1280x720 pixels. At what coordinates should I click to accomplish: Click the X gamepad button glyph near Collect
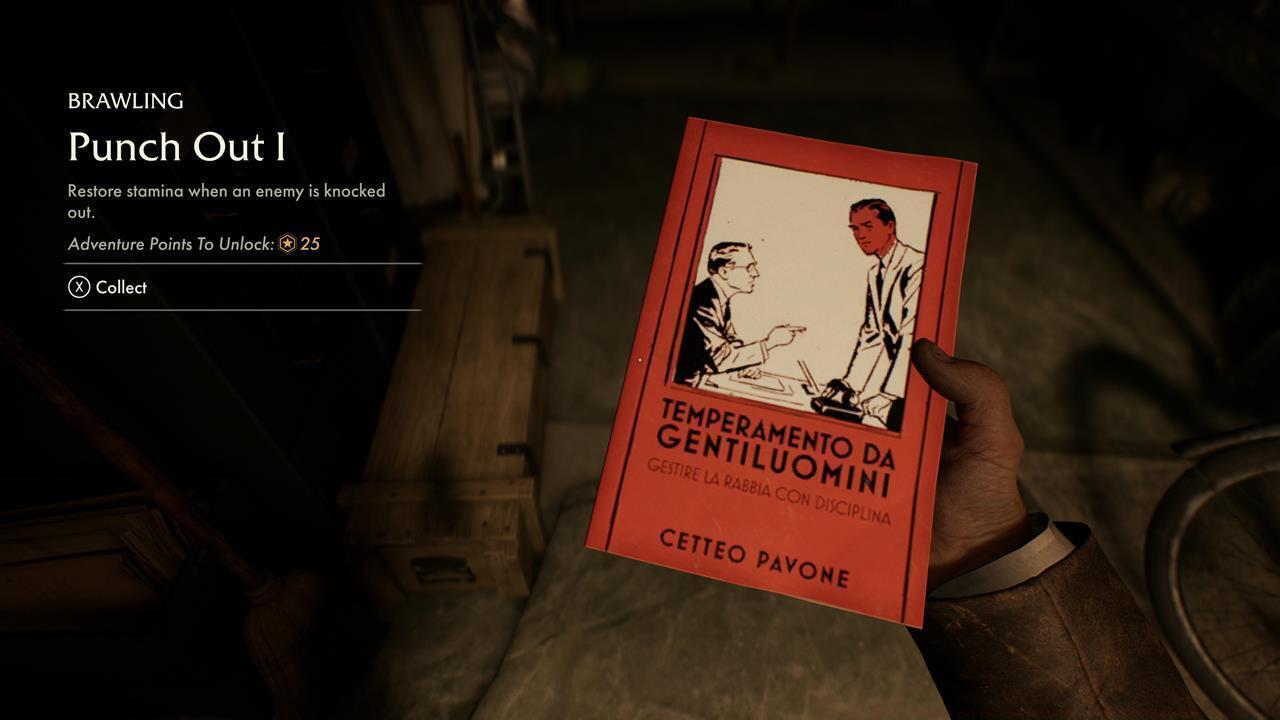[79, 287]
